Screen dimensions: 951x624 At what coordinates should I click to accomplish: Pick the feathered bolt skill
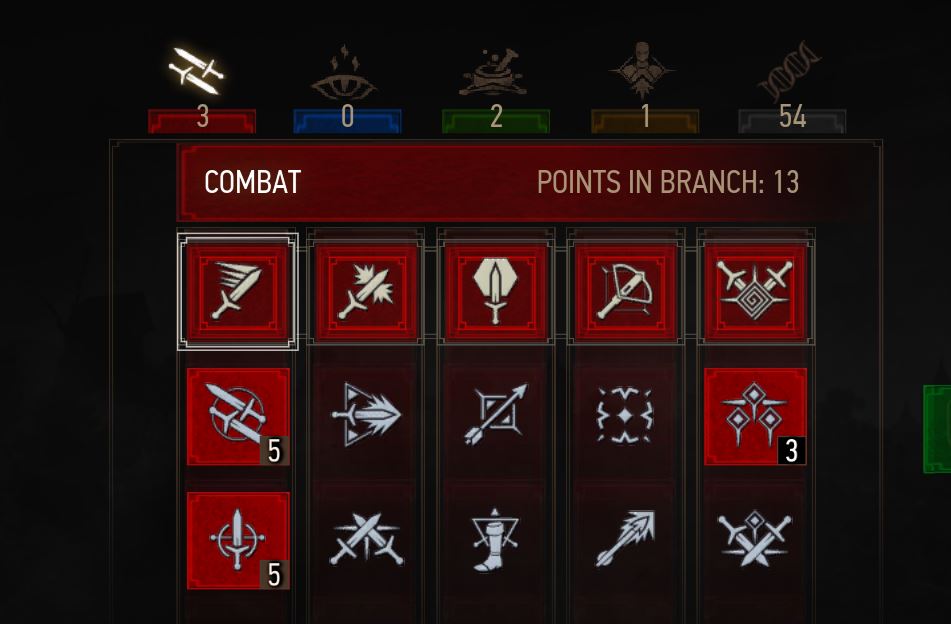626,540
